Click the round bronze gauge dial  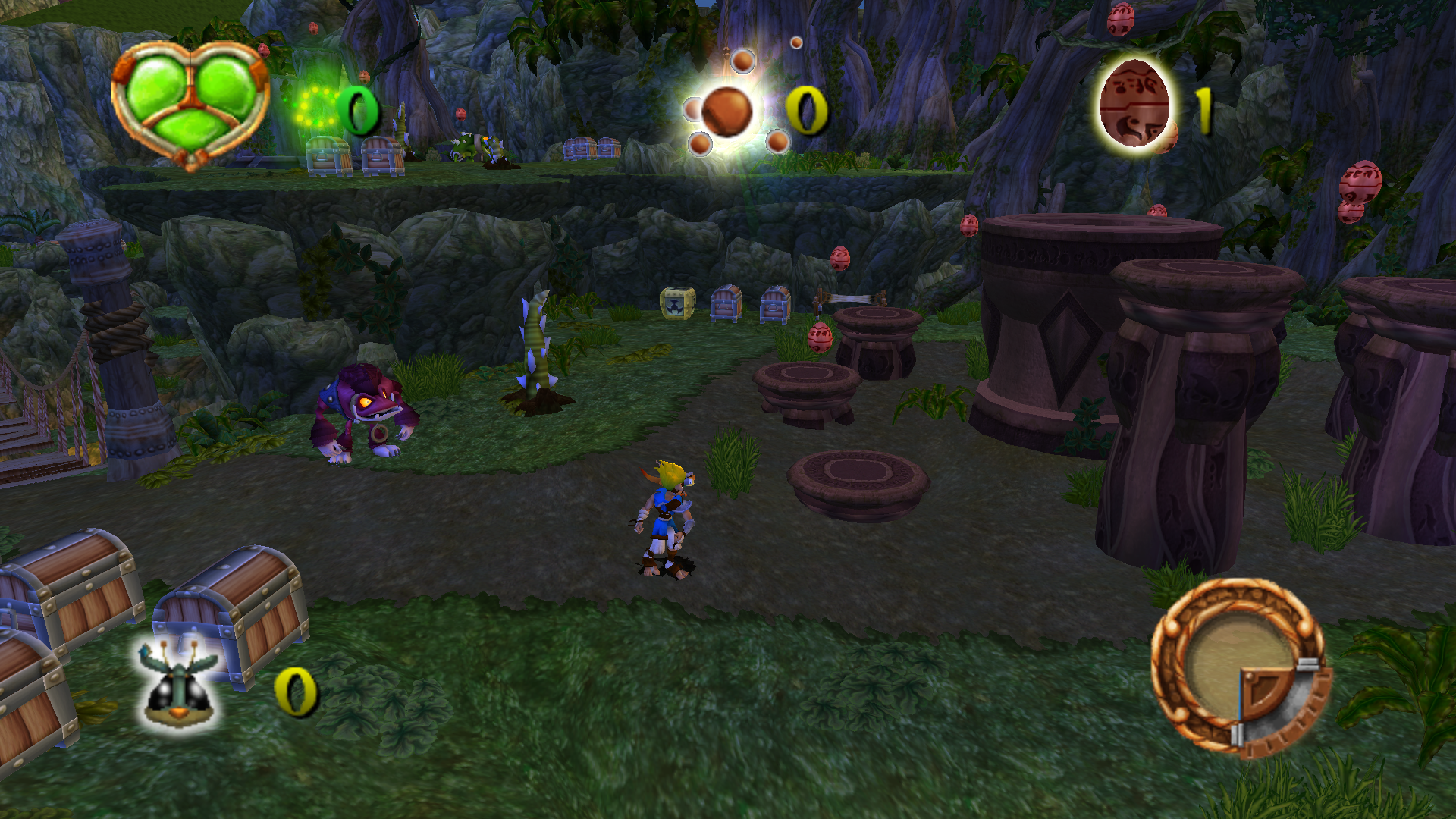(x=1238, y=667)
